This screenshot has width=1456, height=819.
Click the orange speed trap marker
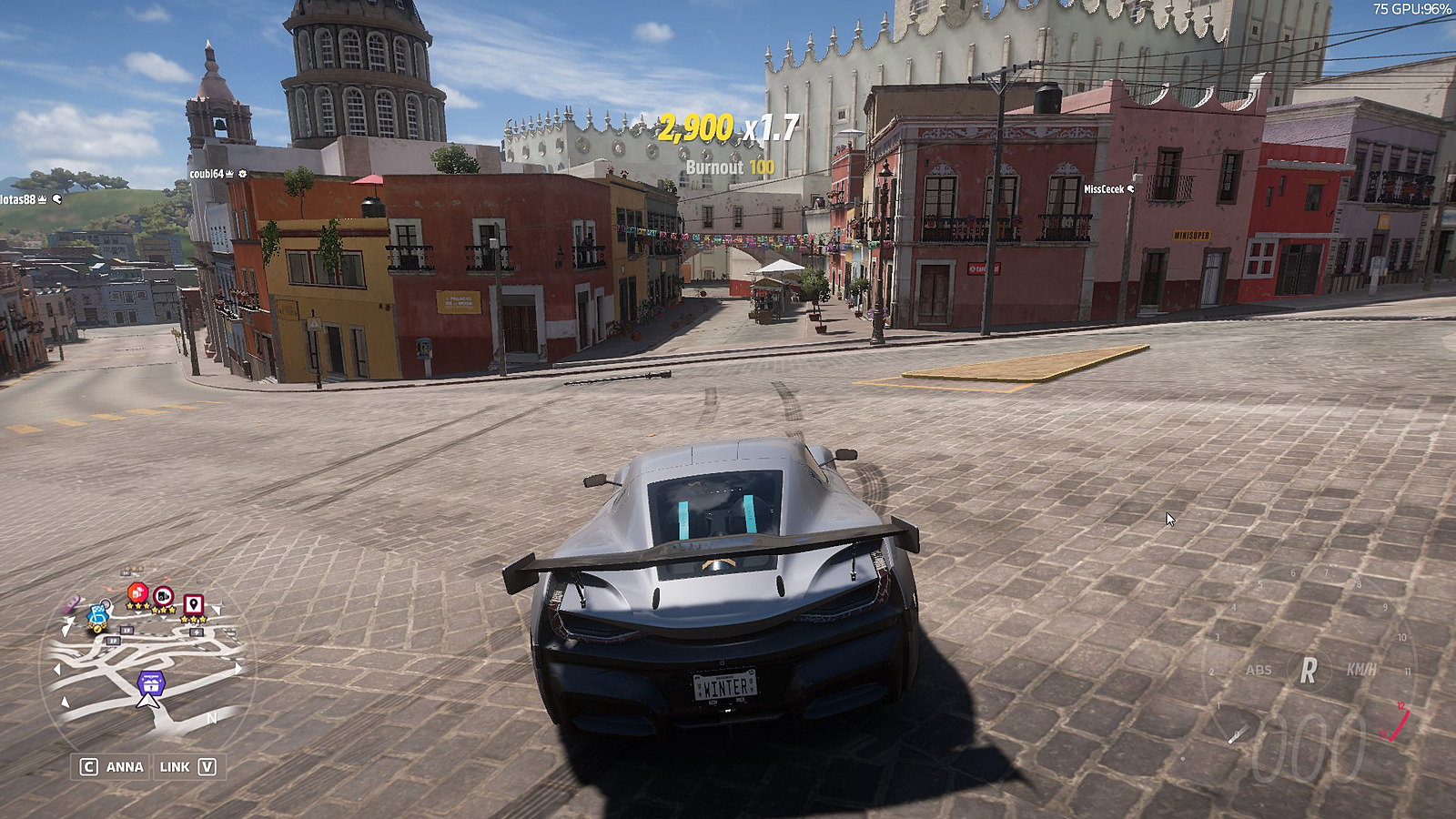tap(136, 593)
